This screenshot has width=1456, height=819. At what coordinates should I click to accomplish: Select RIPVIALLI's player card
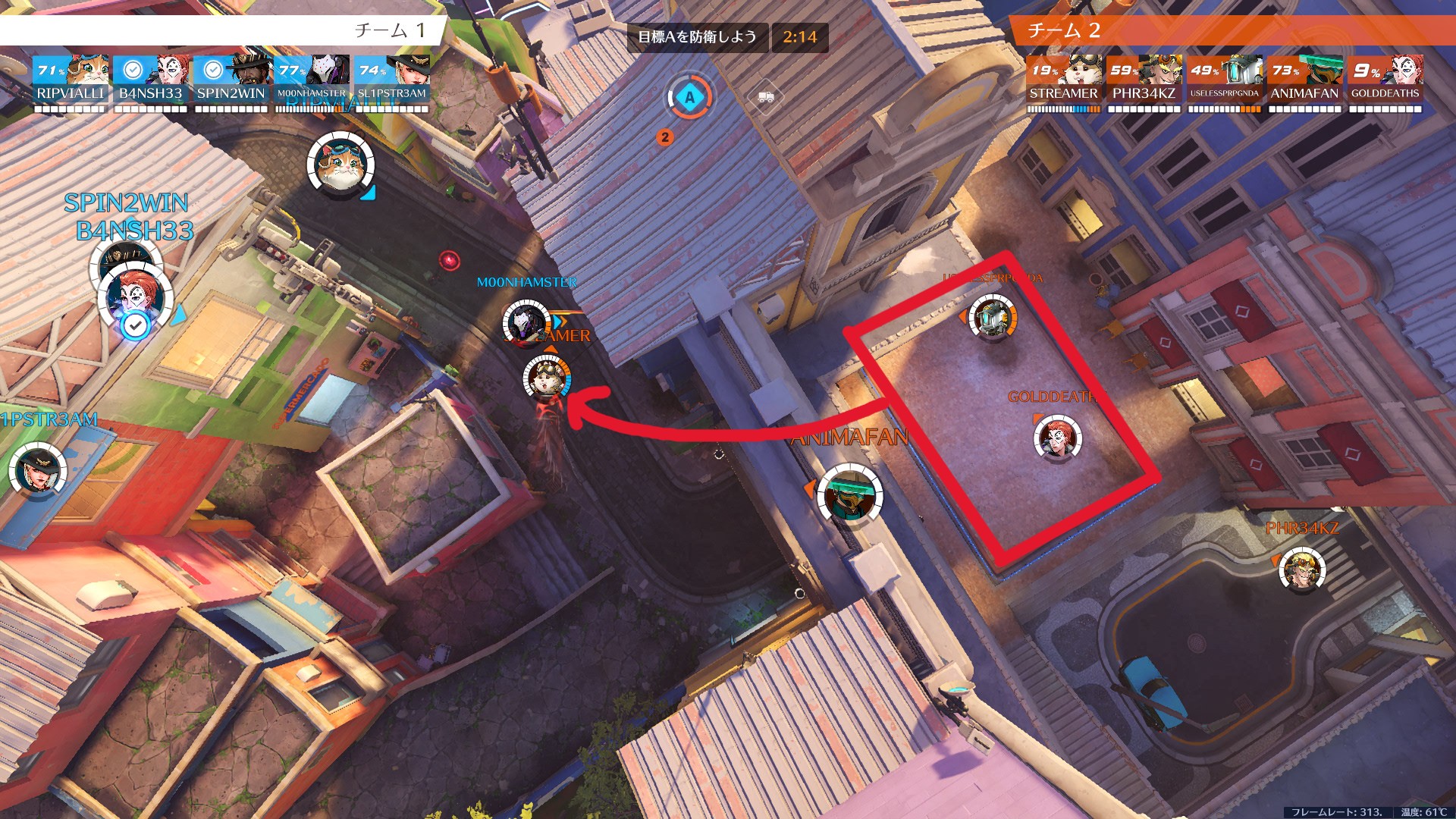coord(71,80)
